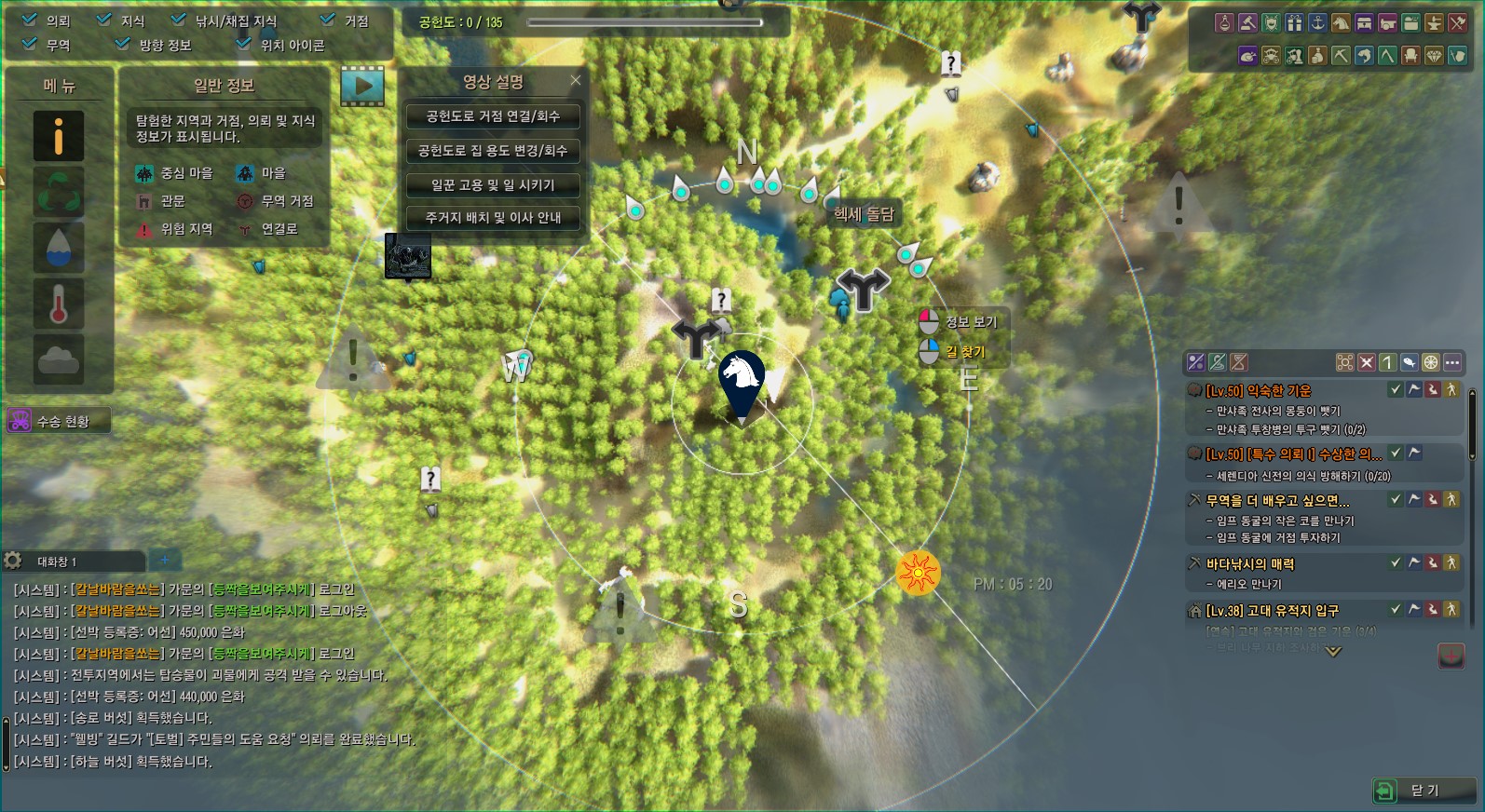
Task: Show the water droplet map layer
Action: pos(59,248)
